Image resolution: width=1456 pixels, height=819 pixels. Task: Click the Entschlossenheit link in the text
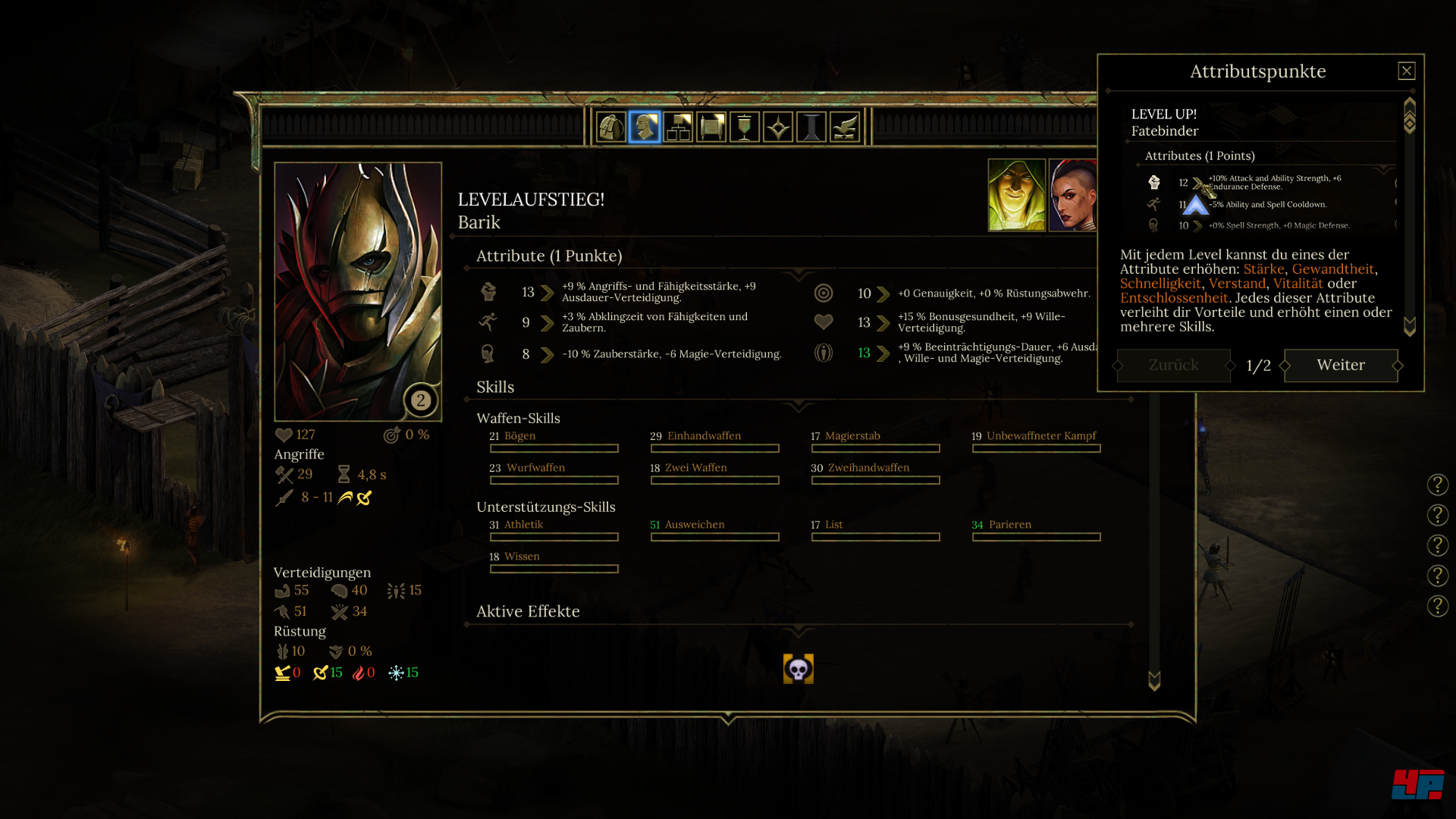tap(1174, 298)
